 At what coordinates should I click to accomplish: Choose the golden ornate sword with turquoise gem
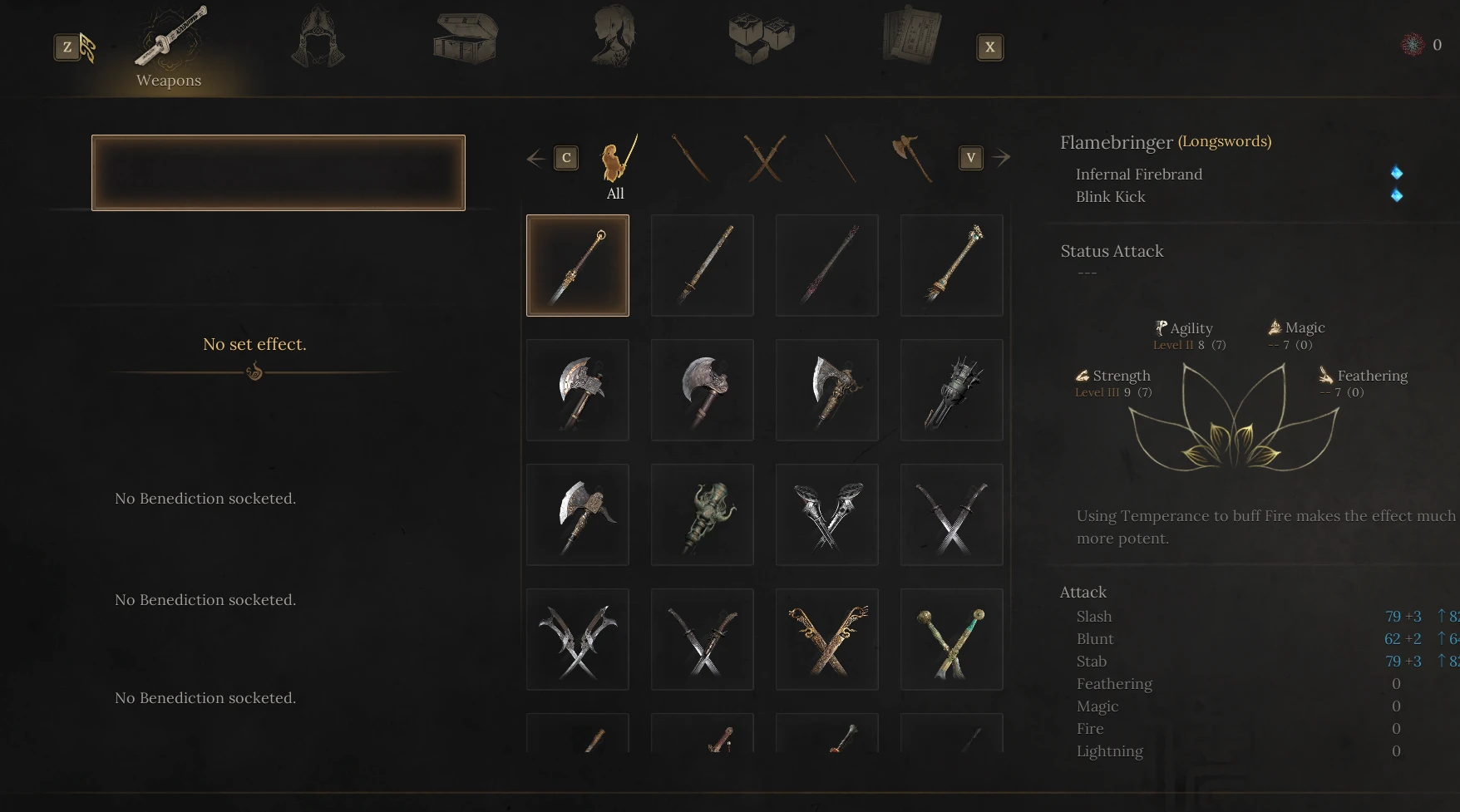click(952, 265)
